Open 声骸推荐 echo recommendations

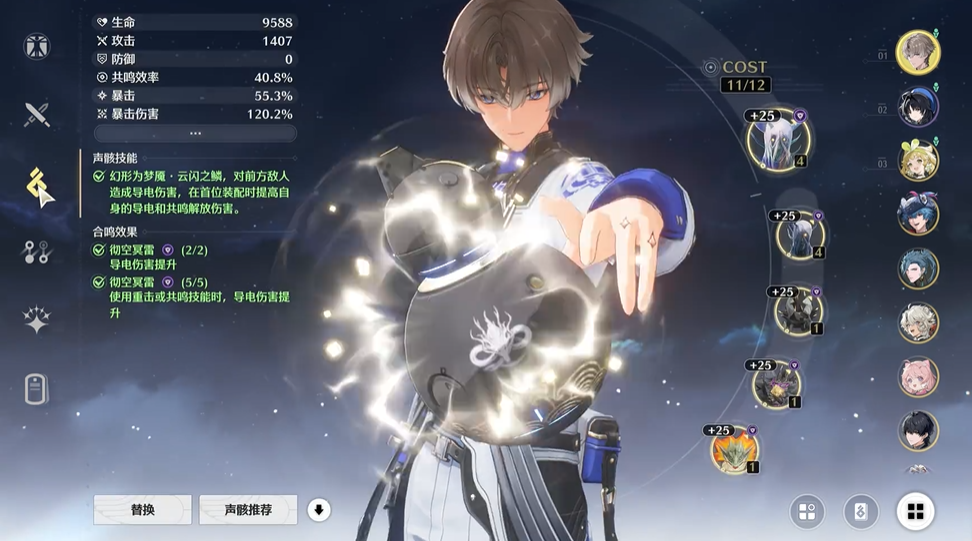(x=248, y=510)
